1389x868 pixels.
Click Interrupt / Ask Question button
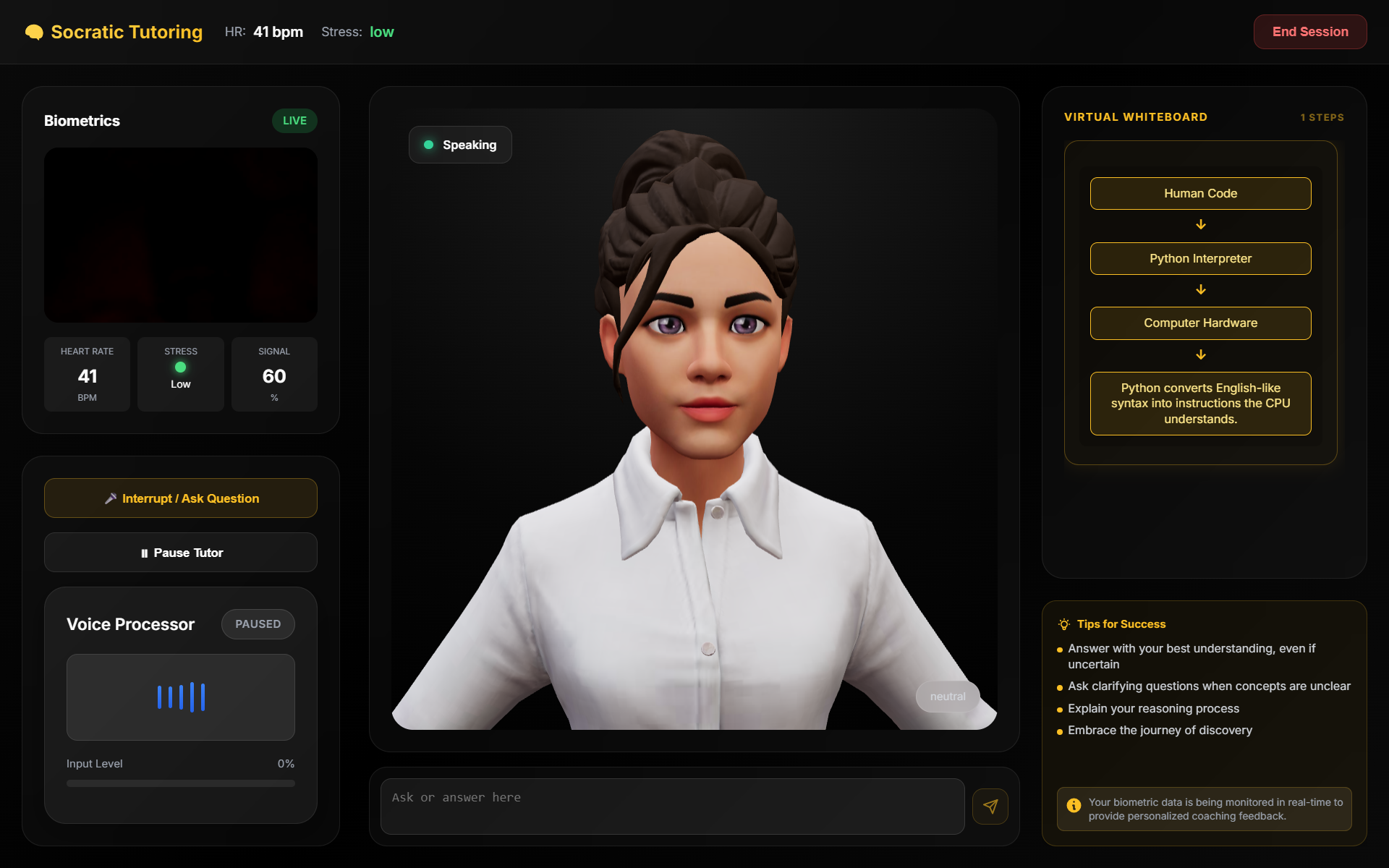181,498
